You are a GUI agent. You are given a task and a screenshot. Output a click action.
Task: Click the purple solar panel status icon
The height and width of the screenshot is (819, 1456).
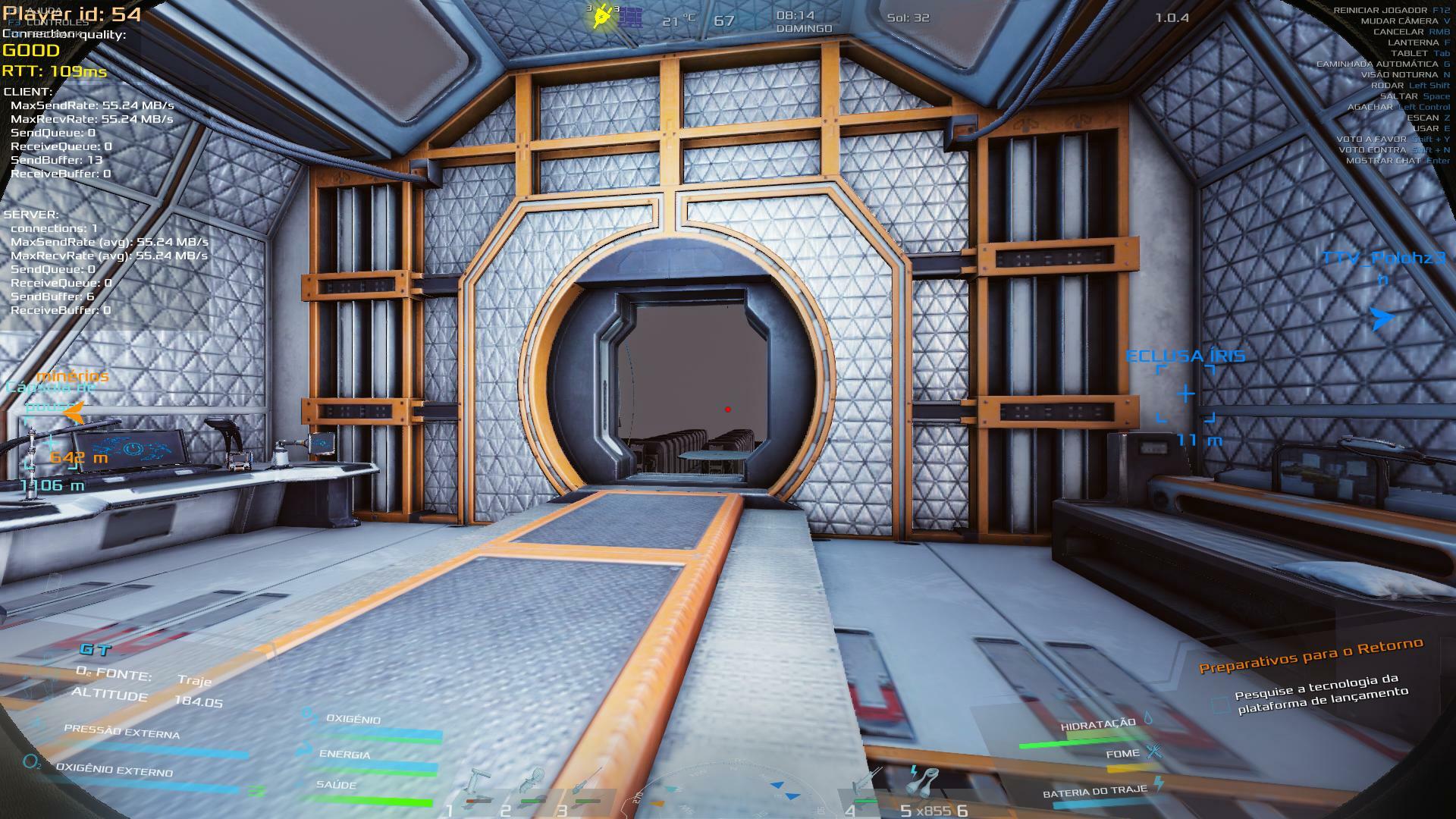point(629,17)
